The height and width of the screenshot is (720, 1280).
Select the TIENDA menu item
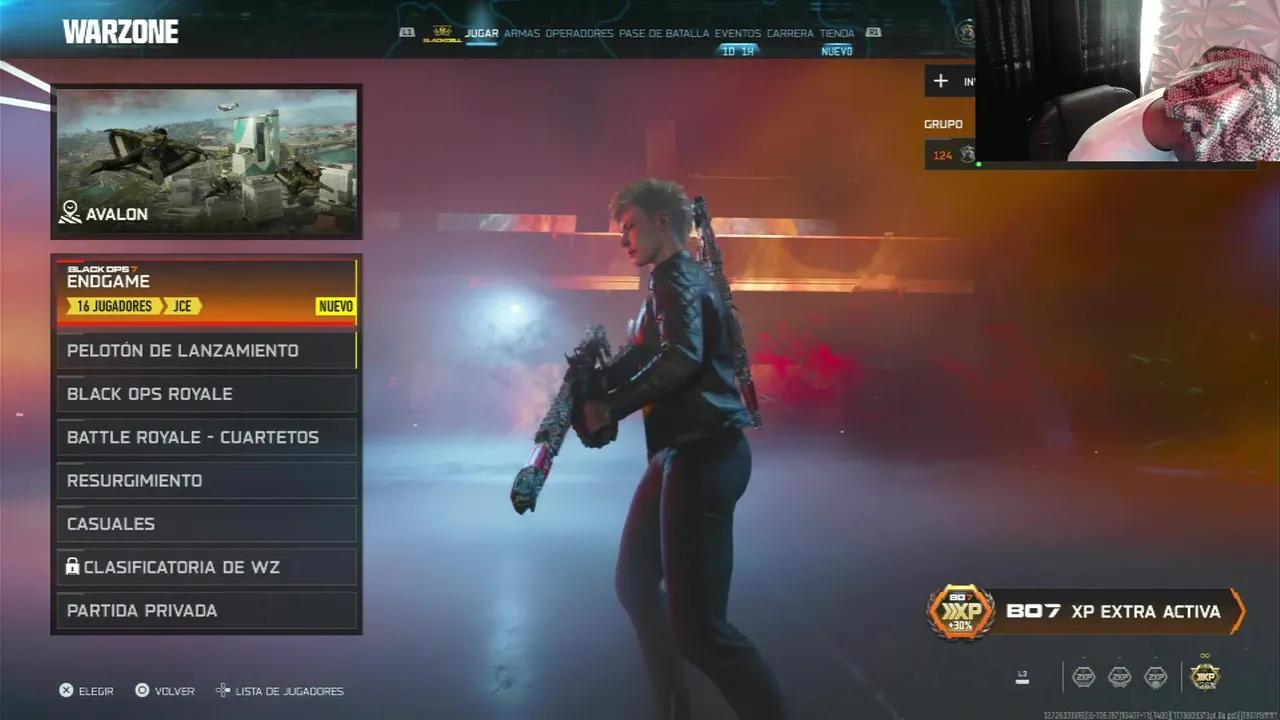(x=838, y=32)
